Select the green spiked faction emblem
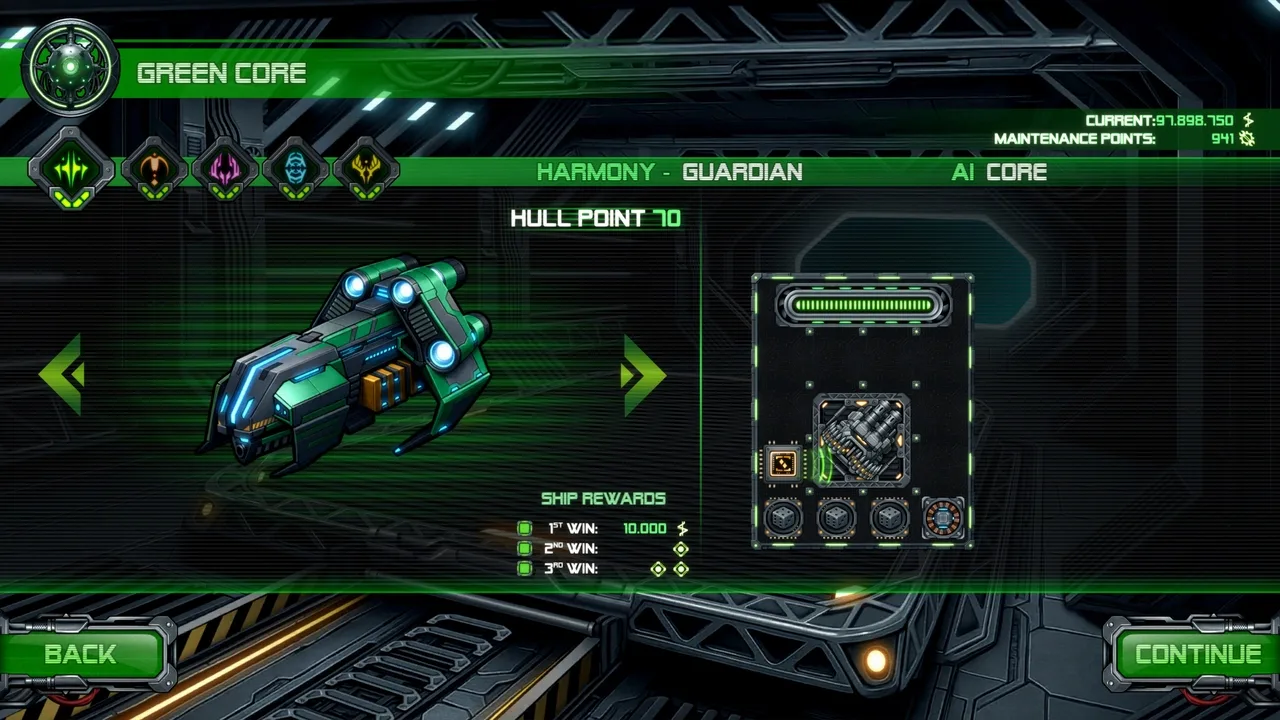1280x720 pixels. [x=71, y=168]
